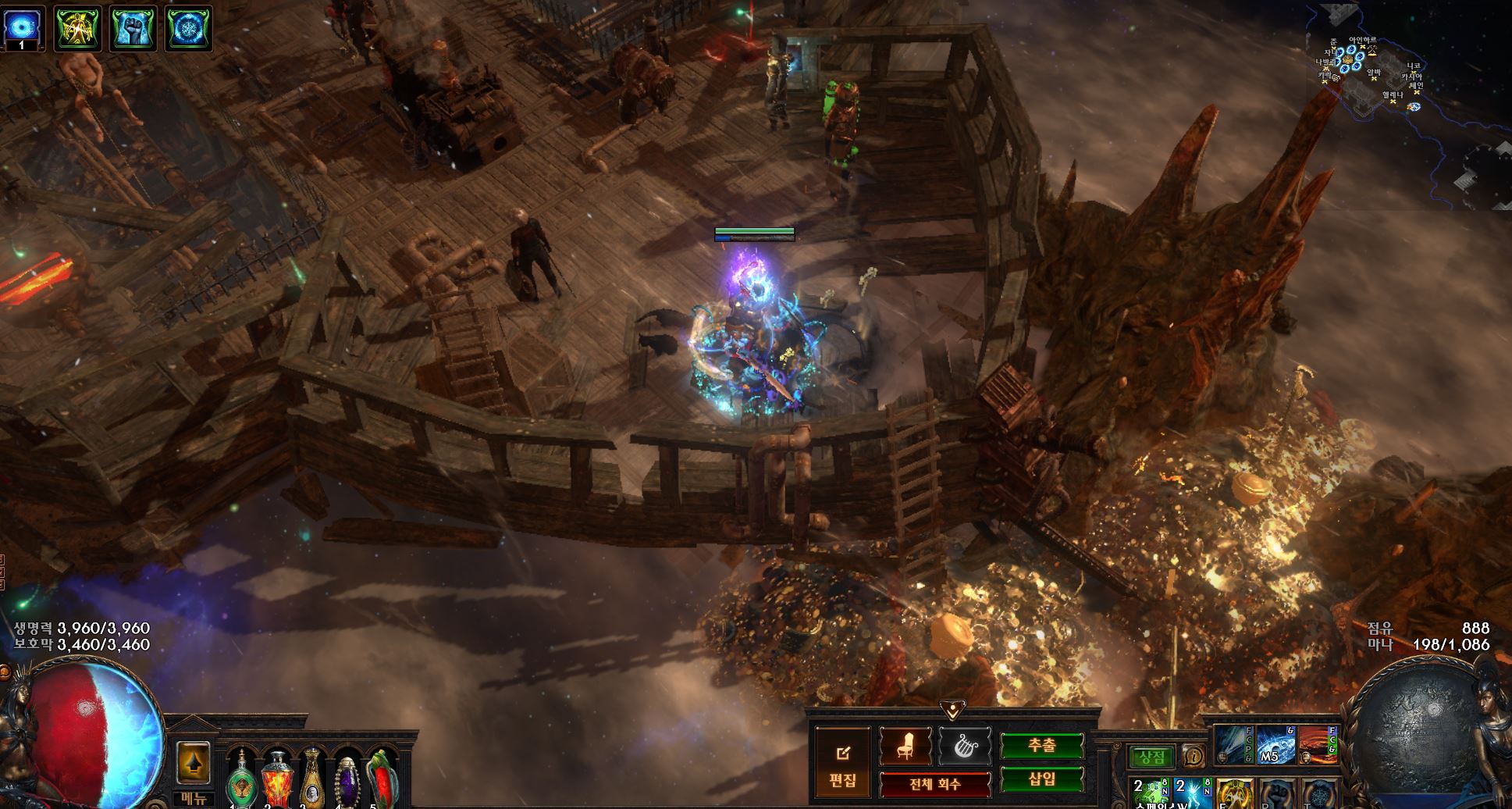Open the 상점 shop button
Image resolution: width=1512 pixels, height=809 pixels.
1151,756
